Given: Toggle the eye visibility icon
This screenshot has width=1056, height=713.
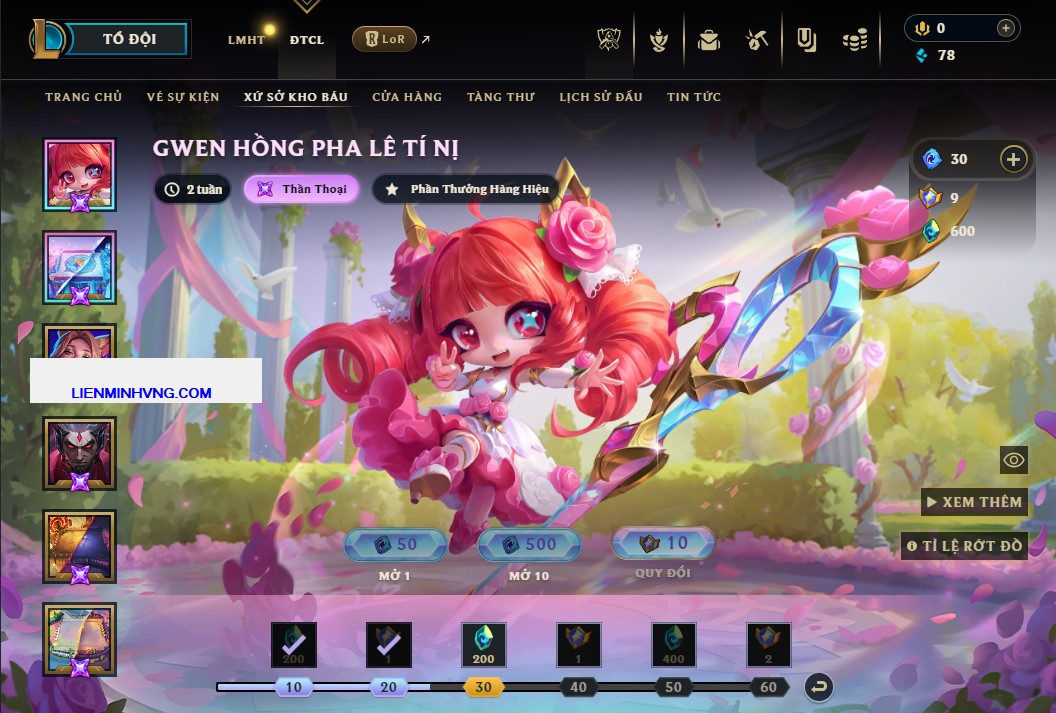Looking at the screenshot, I should point(1014,460).
